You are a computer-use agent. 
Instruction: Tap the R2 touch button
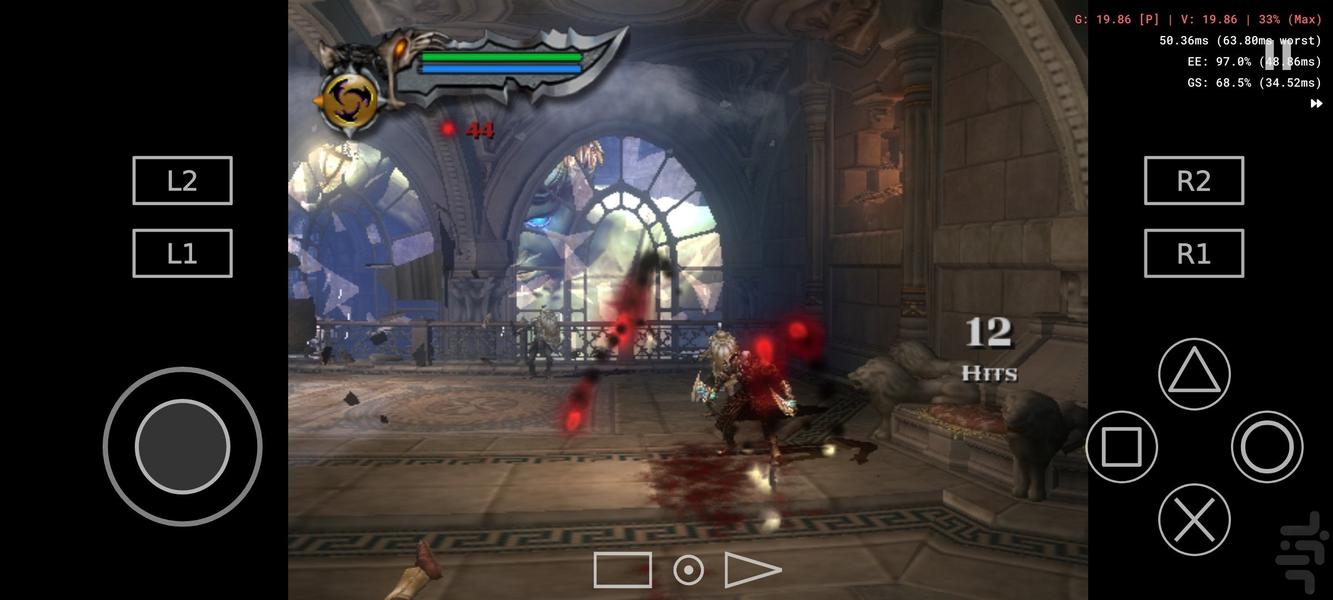tap(1194, 181)
